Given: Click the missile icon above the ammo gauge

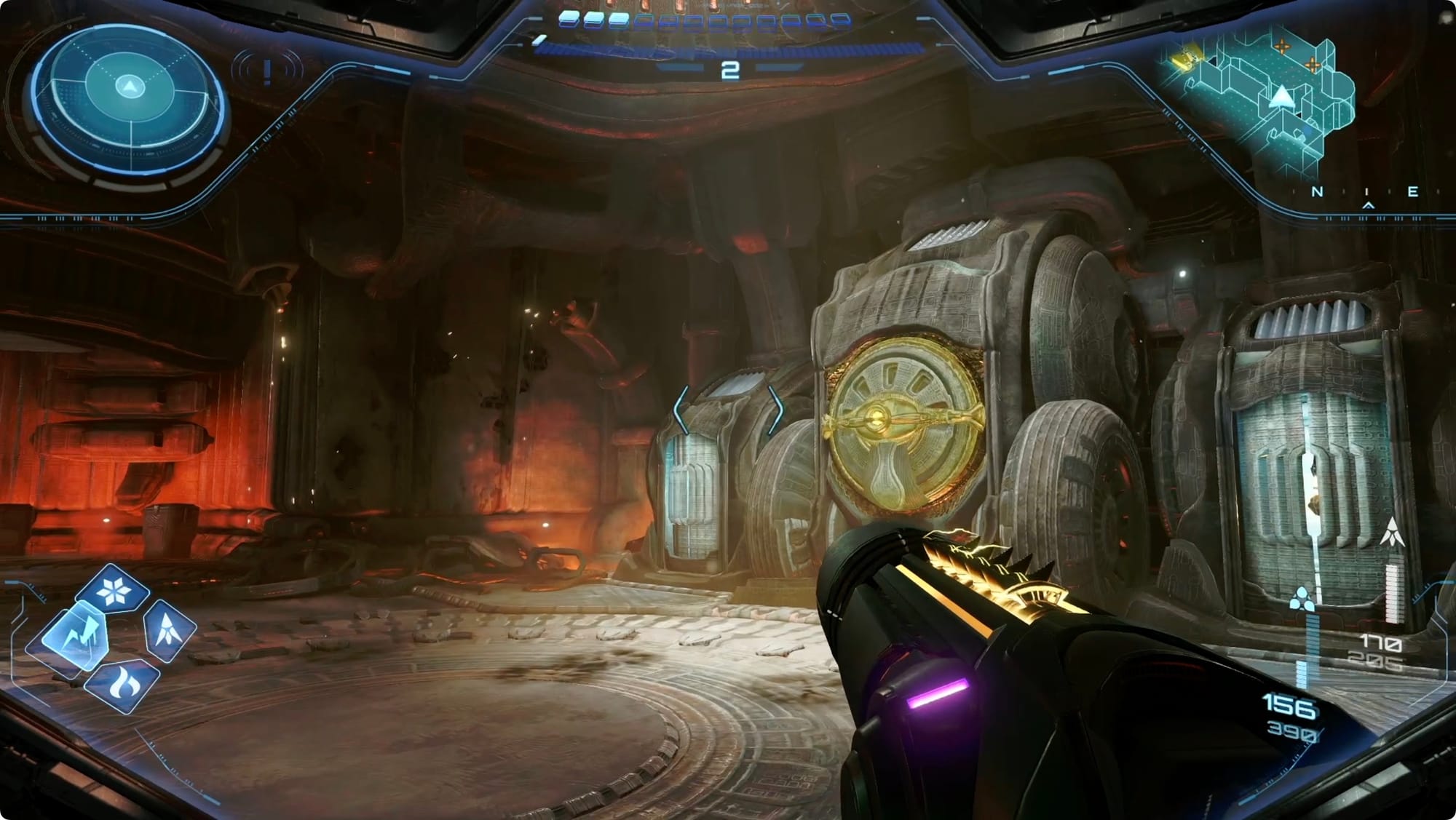Looking at the screenshot, I should [1392, 533].
